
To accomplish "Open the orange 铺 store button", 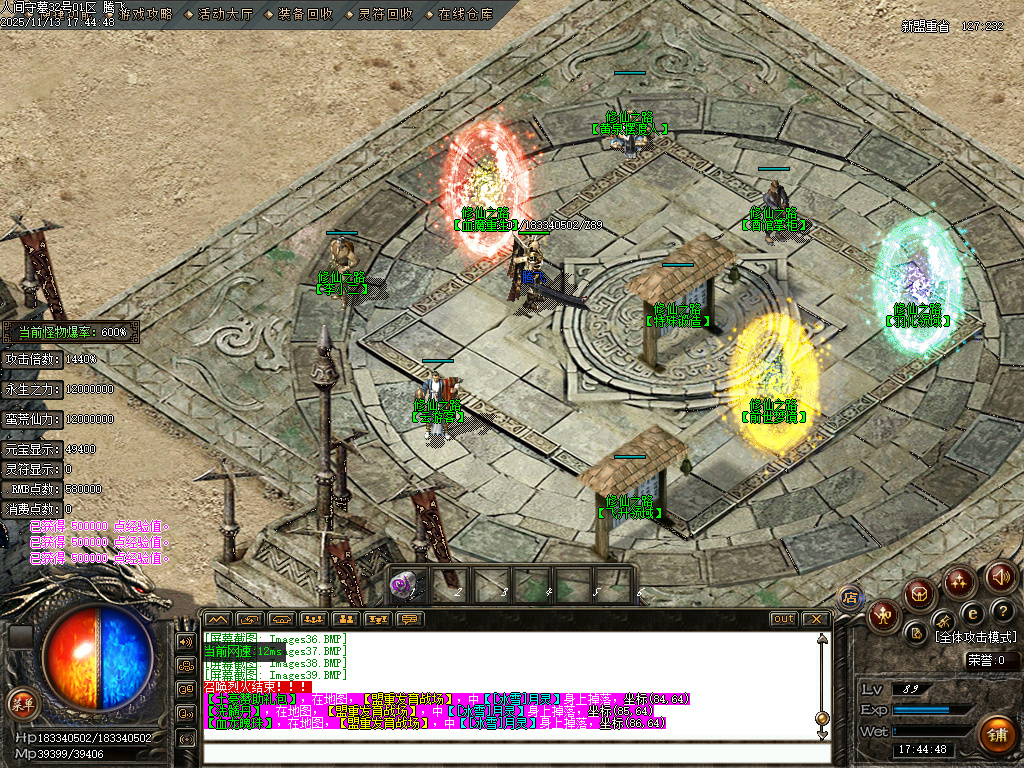I will 996,735.
